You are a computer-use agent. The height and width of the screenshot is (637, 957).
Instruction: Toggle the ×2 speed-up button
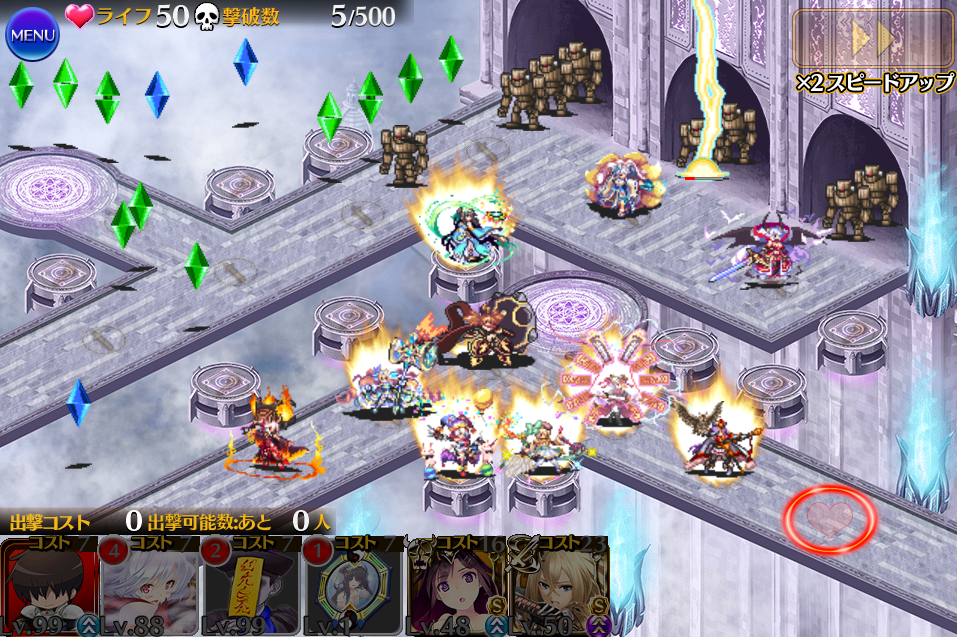pos(873,39)
